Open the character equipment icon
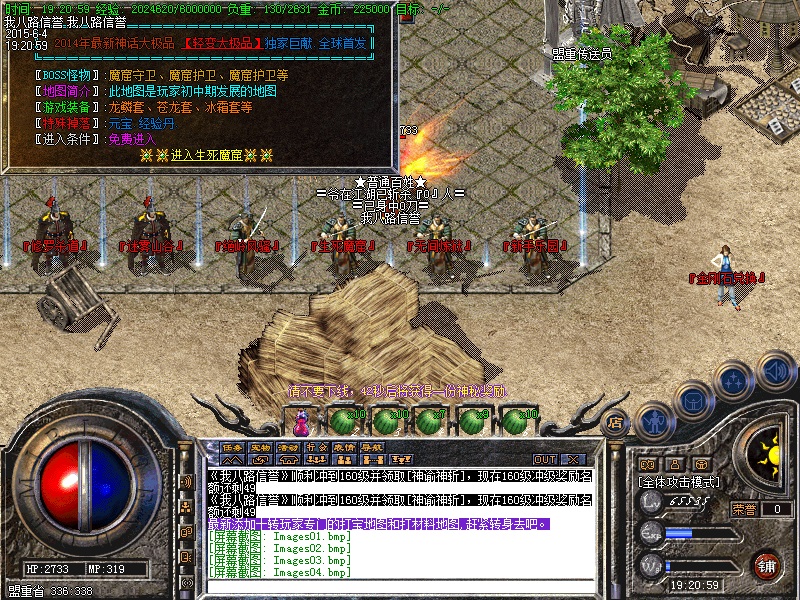 [x=655, y=421]
